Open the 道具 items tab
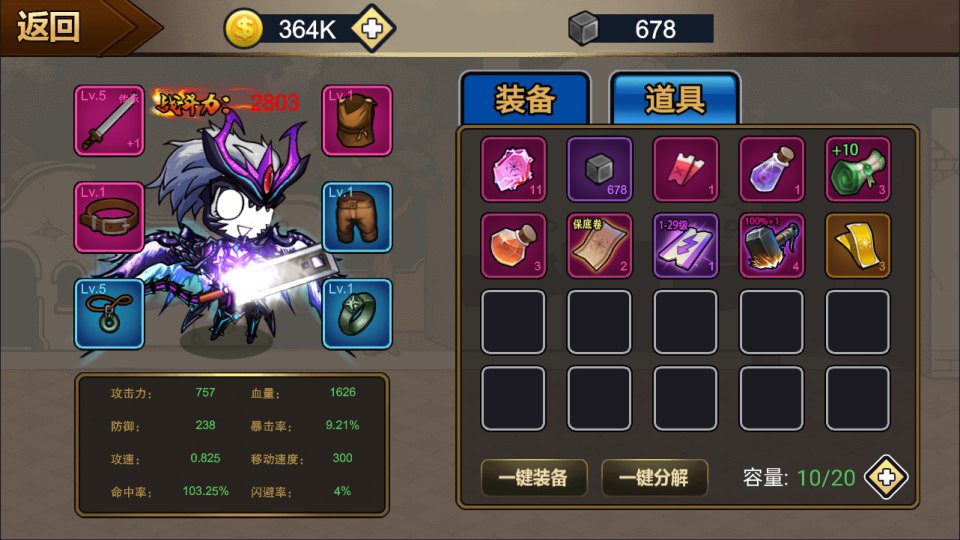960x540 pixels. 675,99
